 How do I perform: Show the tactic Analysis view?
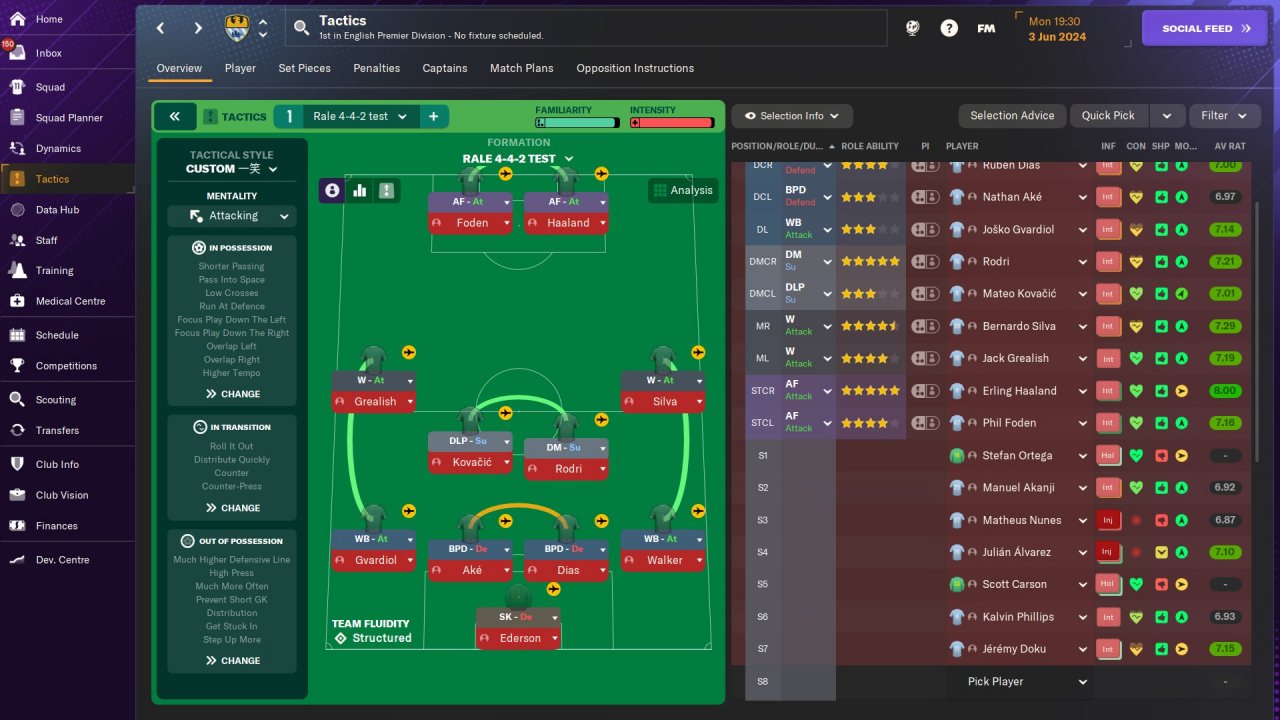point(682,190)
